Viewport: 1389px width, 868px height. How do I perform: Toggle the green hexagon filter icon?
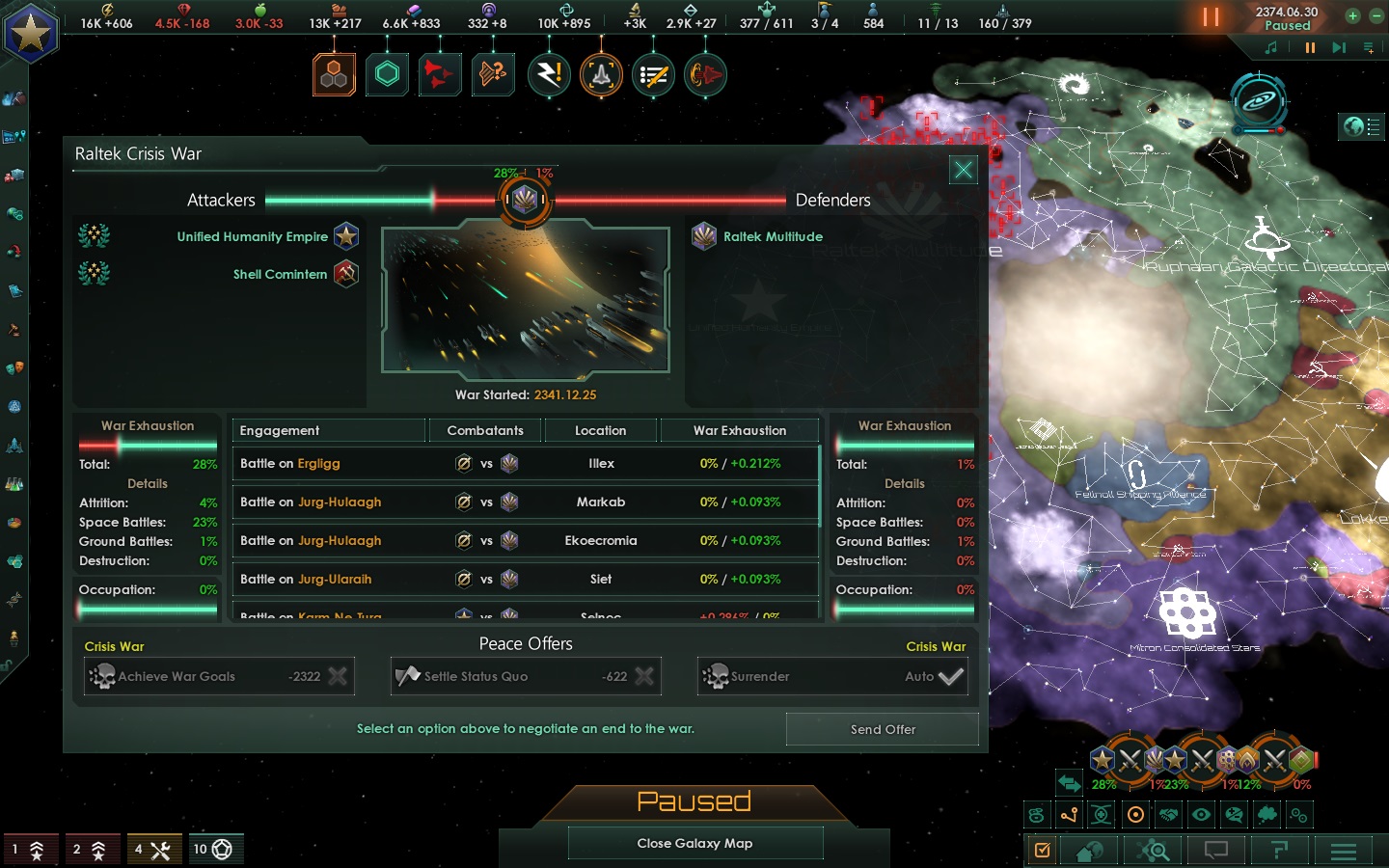pyautogui.click(x=388, y=74)
